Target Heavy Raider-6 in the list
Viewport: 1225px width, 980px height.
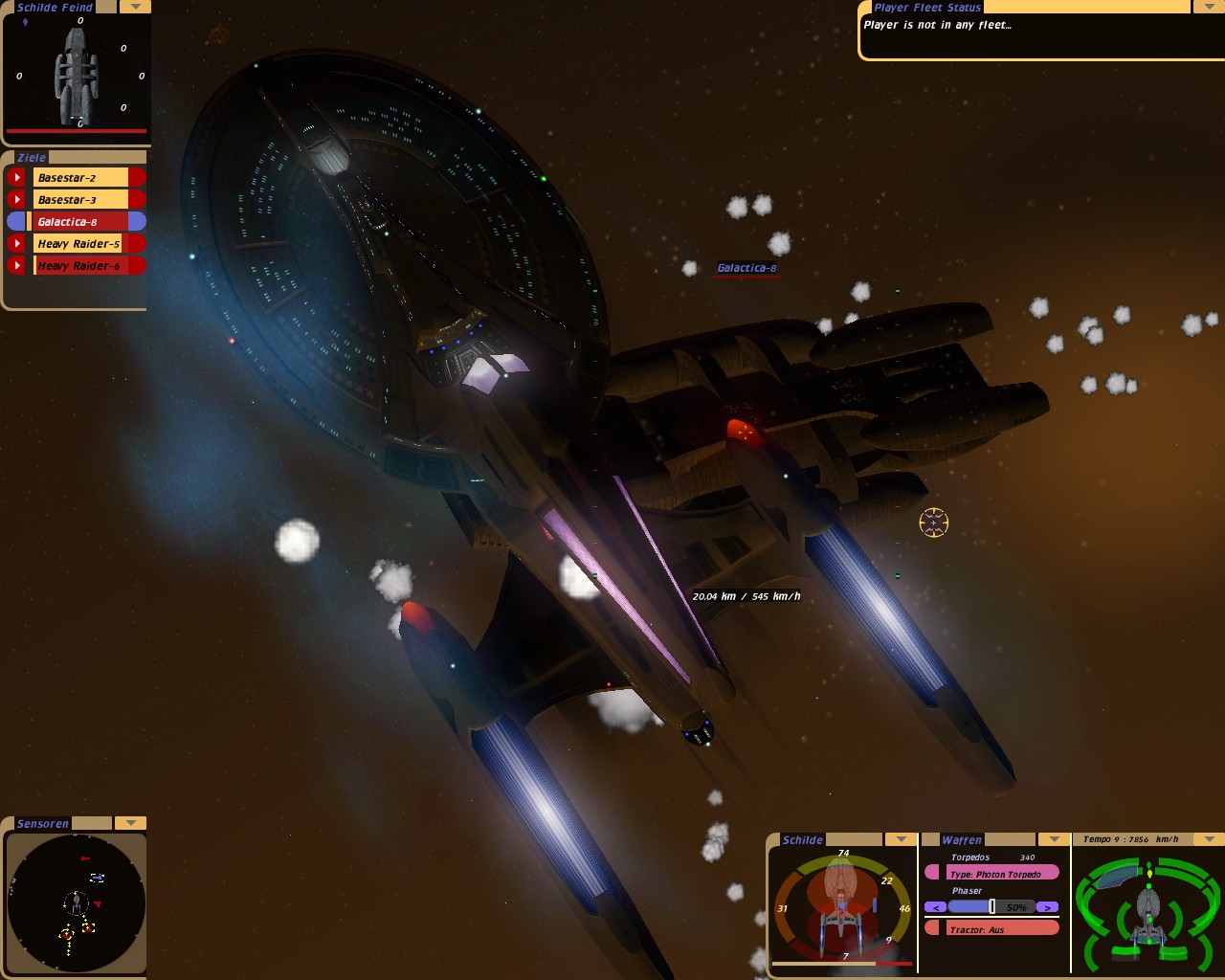[80, 265]
